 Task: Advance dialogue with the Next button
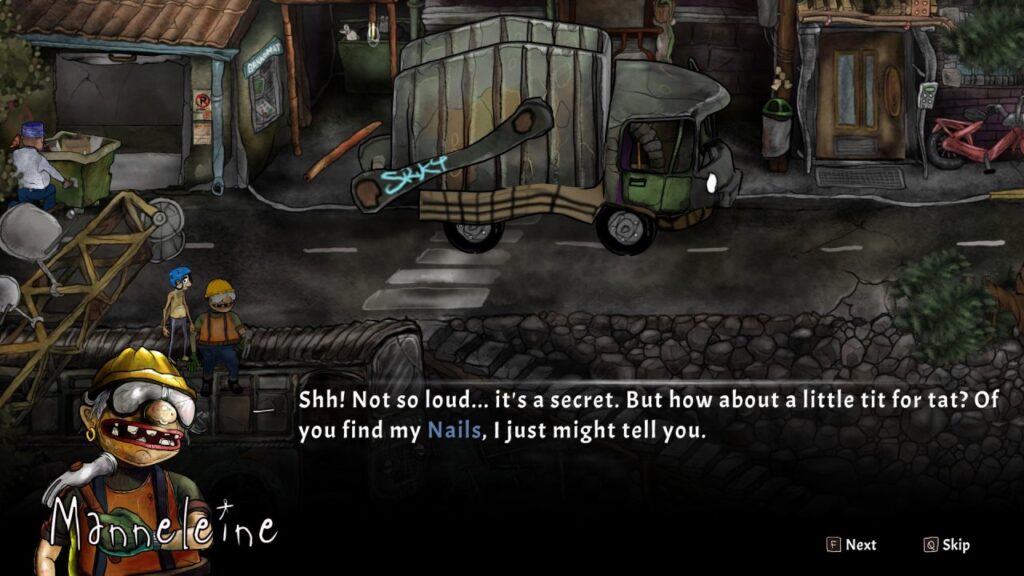click(x=851, y=545)
